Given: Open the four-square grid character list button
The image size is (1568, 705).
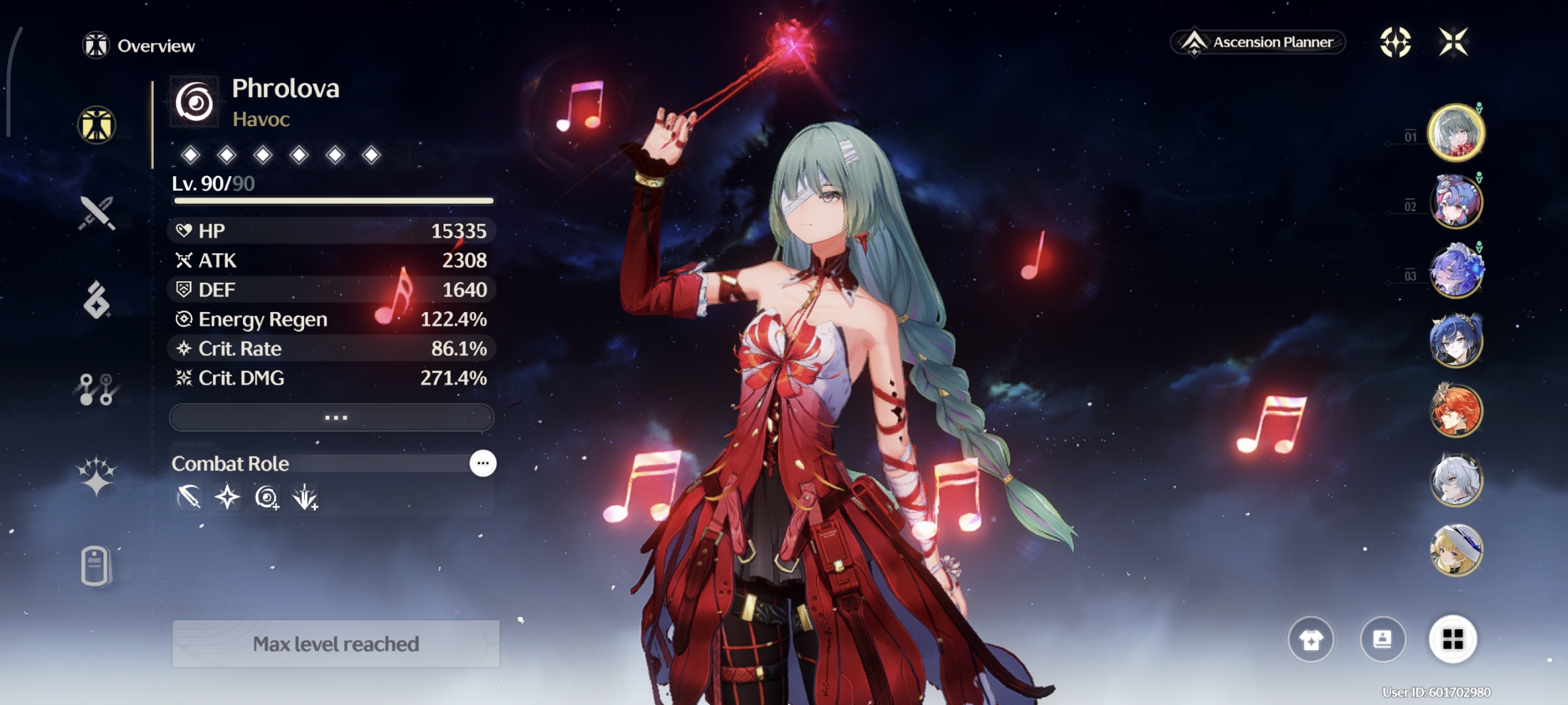Looking at the screenshot, I should tap(1452, 639).
